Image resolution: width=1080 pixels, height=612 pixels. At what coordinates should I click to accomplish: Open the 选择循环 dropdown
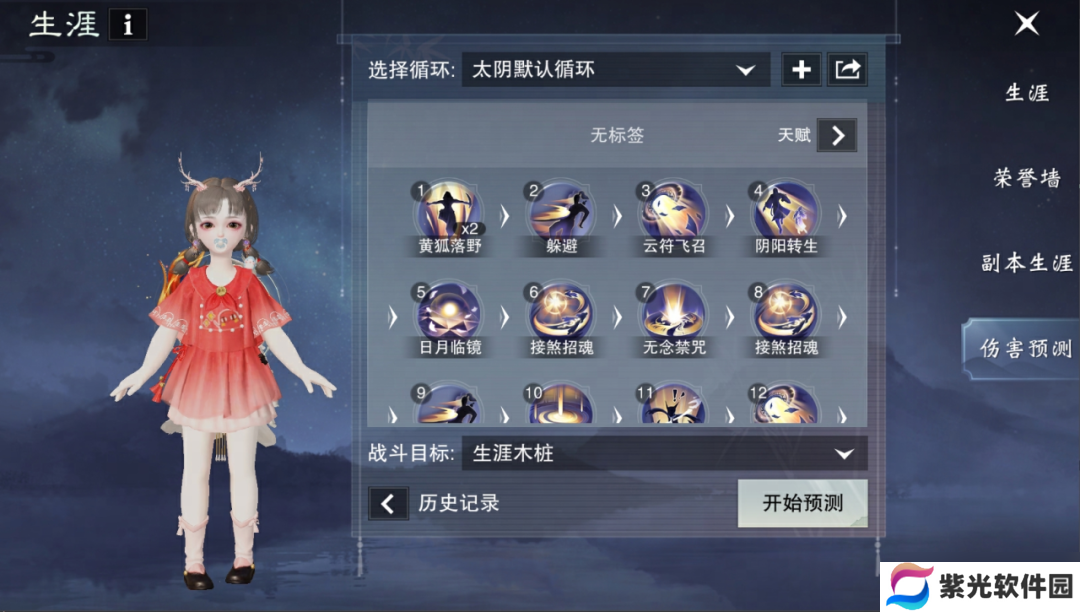(615, 70)
